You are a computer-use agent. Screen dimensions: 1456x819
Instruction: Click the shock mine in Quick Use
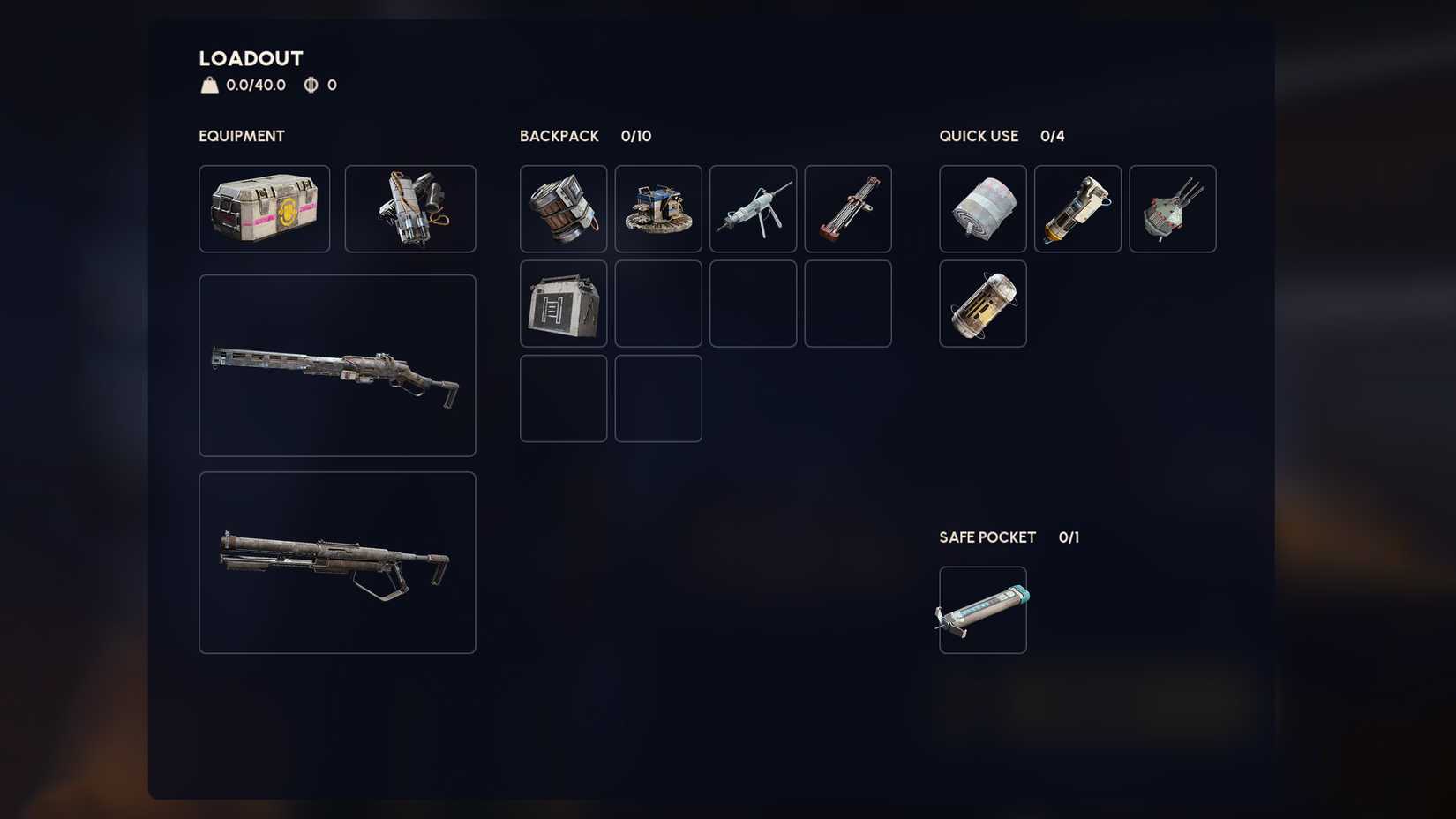pos(1172,208)
